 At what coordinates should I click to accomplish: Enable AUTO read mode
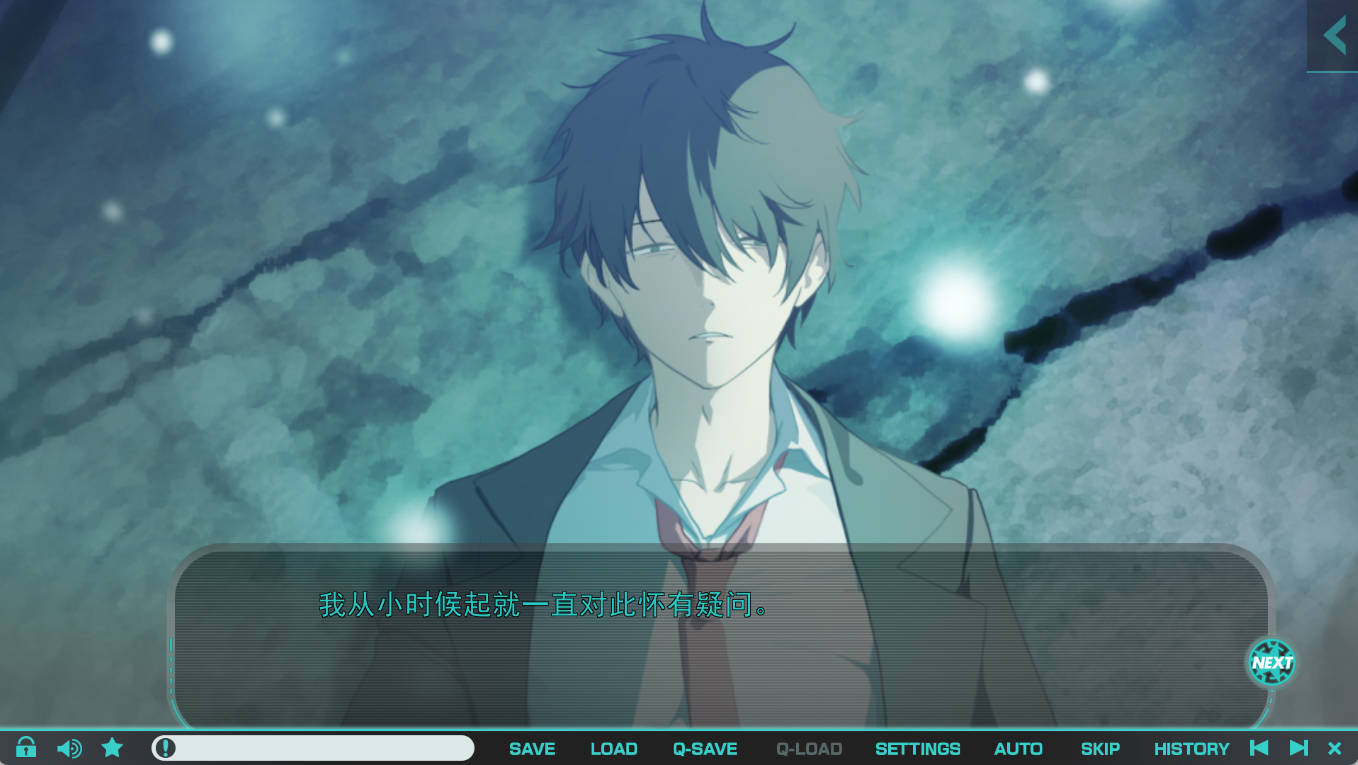(1018, 748)
